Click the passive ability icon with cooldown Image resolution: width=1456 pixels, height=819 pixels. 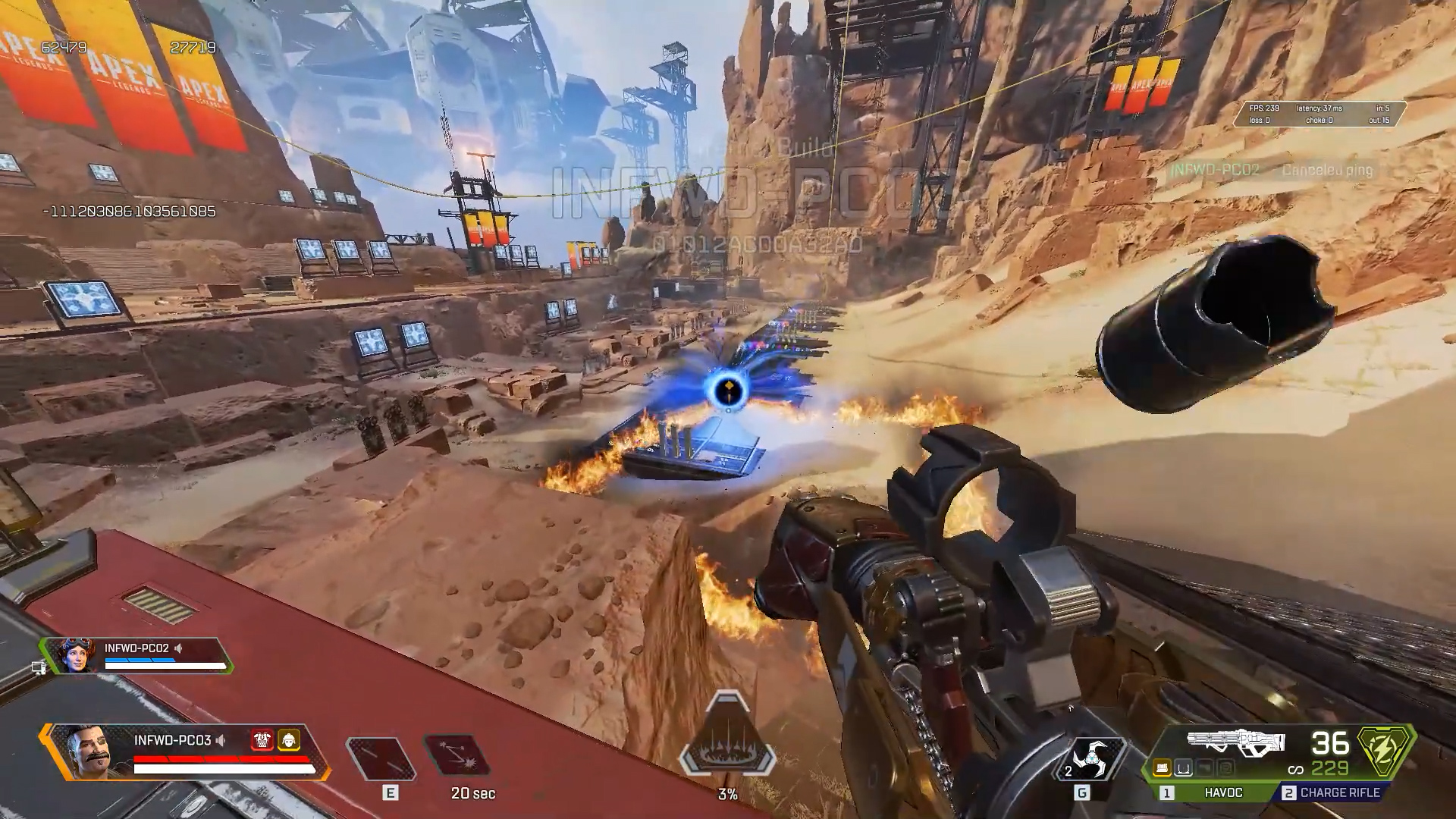click(x=457, y=757)
